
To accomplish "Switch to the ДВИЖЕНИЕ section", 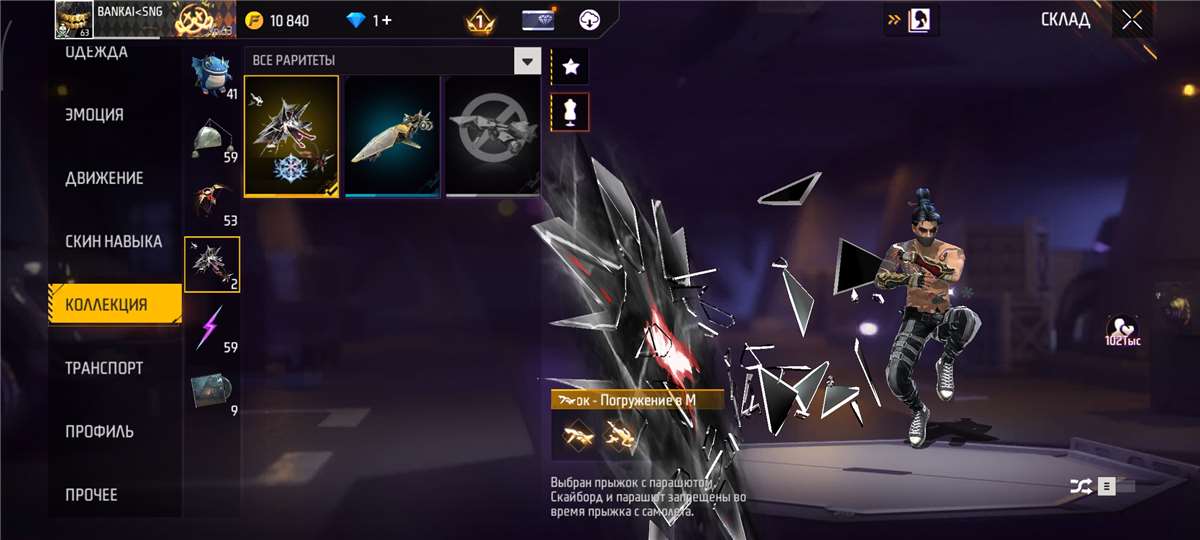I will click(x=104, y=178).
